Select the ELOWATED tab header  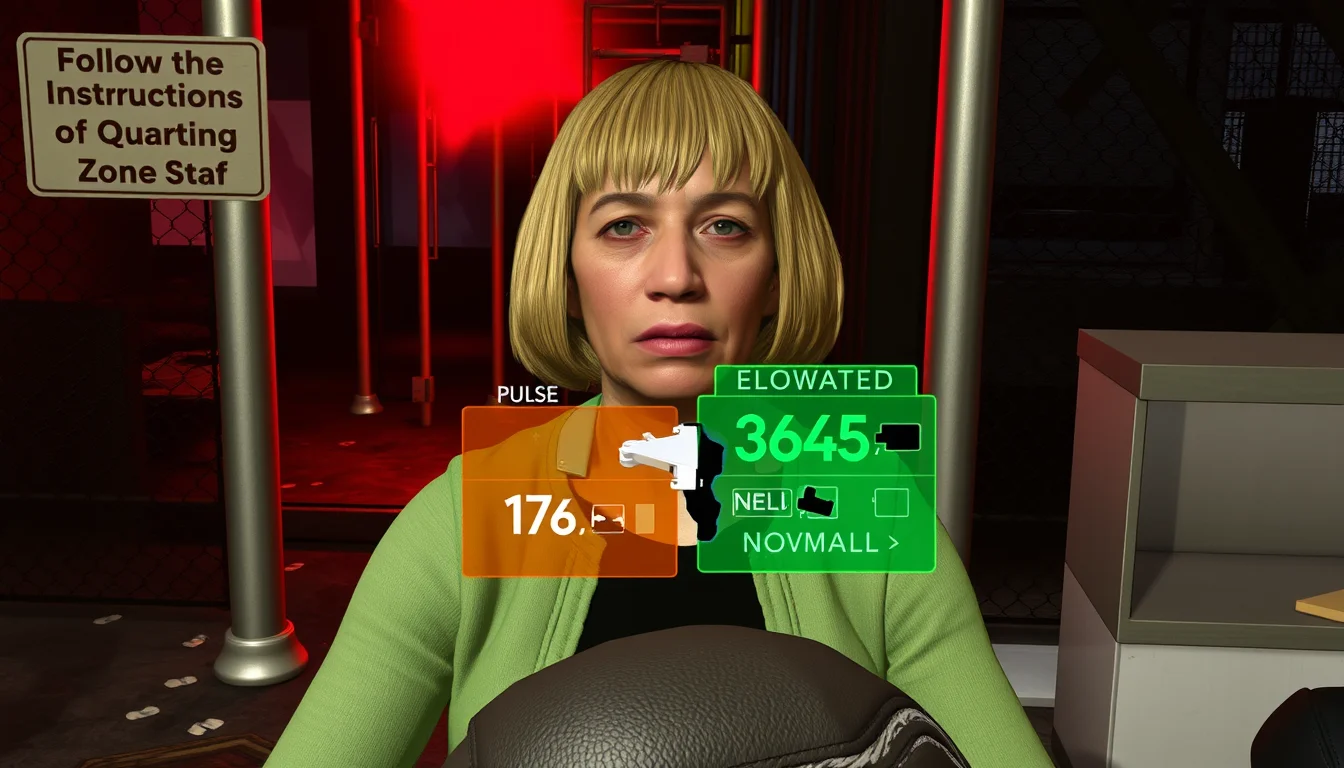pyautogui.click(x=814, y=380)
